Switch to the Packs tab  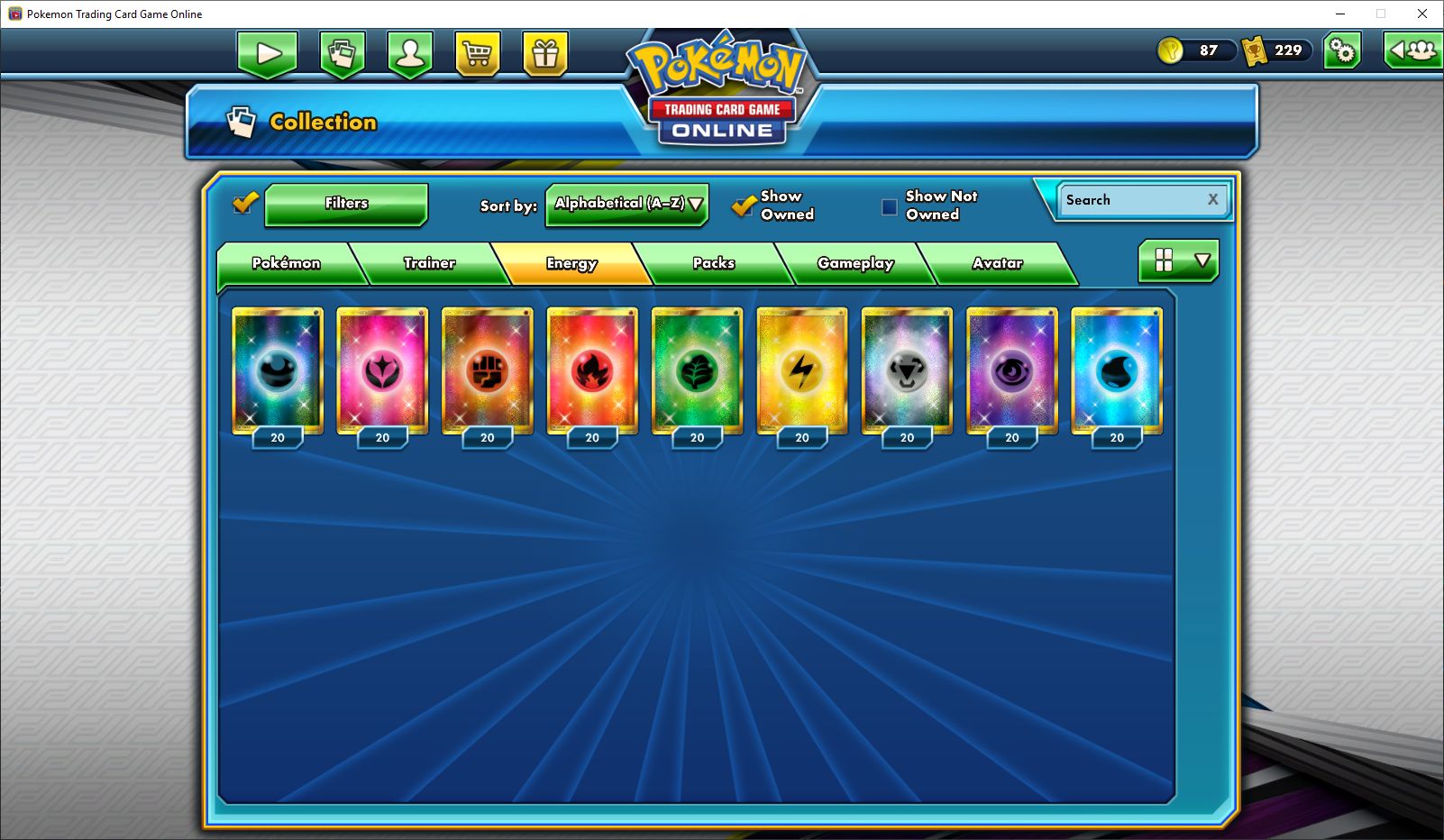[x=715, y=263]
